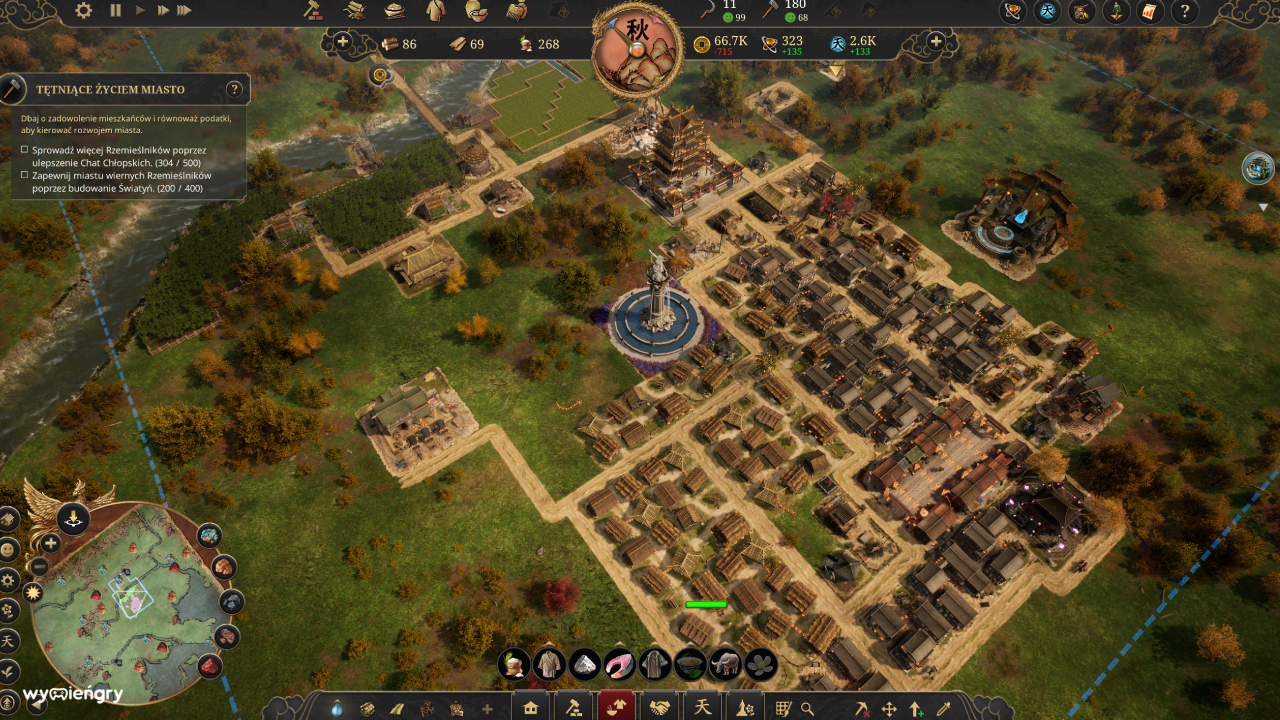Activate the pipette copy tool
Image resolution: width=1280 pixels, height=720 pixels.
[943, 707]
